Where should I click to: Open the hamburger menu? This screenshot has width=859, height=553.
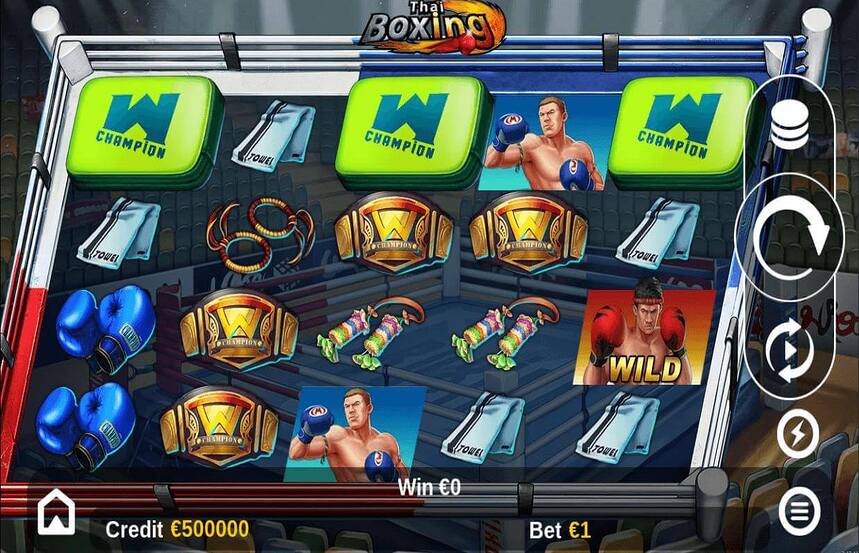tap(798, 512)
